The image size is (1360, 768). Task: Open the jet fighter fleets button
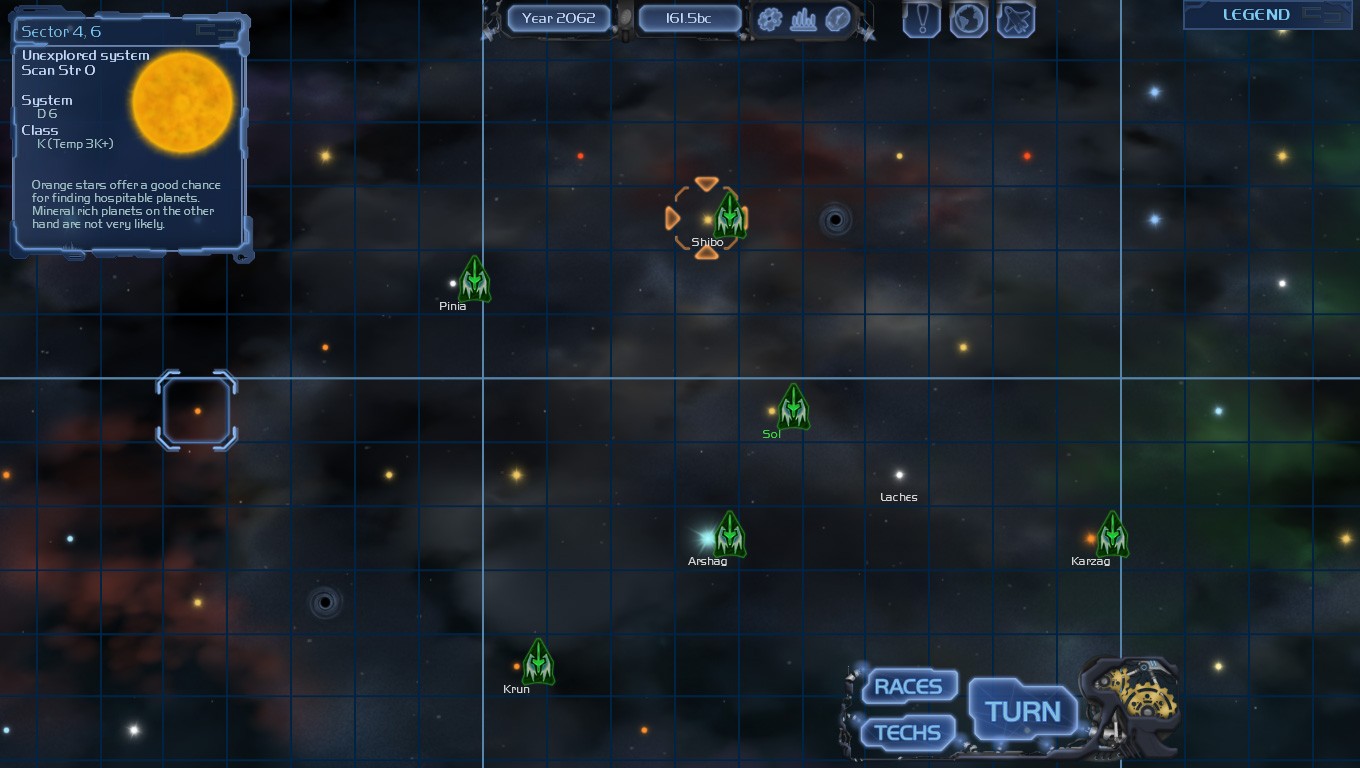[1015, 19]
